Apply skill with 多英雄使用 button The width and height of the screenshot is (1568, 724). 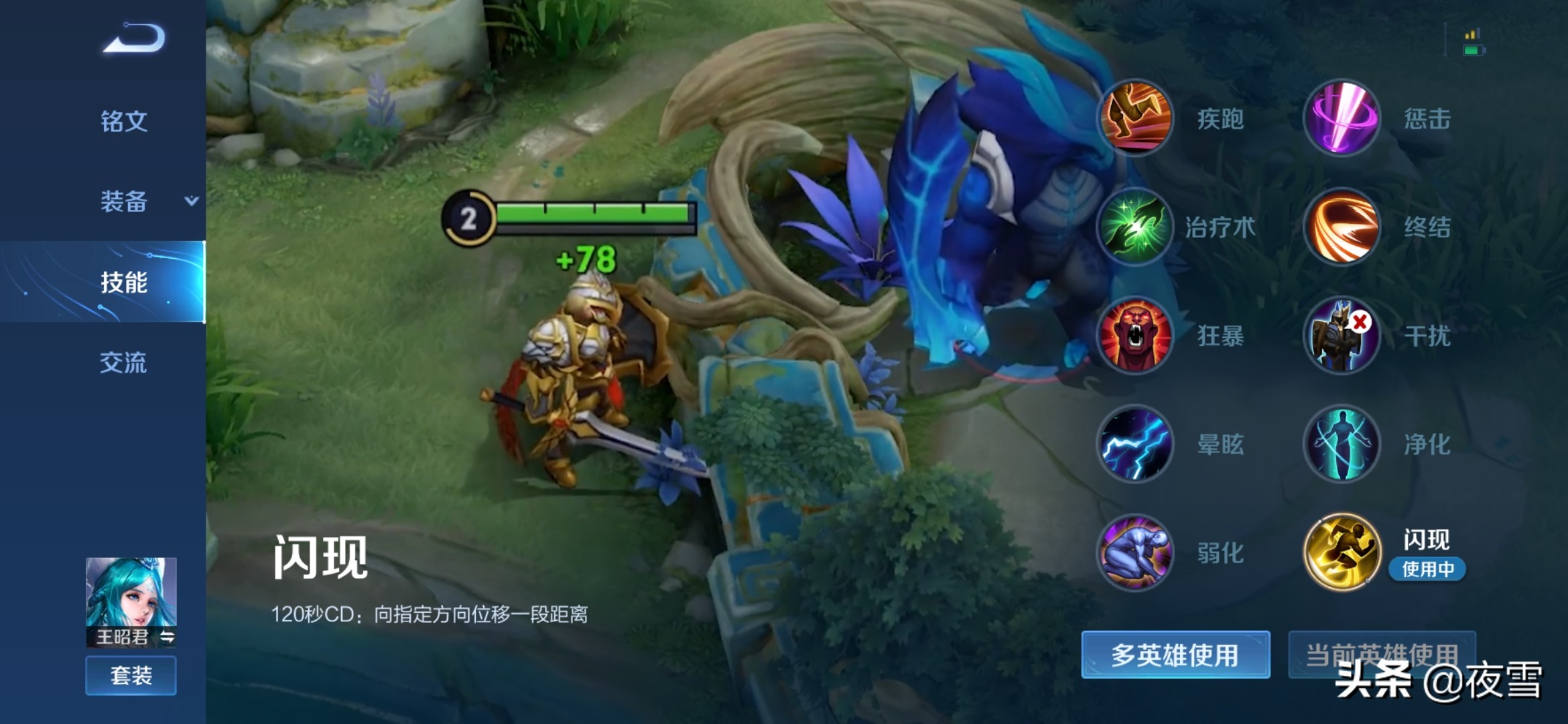1175,655
